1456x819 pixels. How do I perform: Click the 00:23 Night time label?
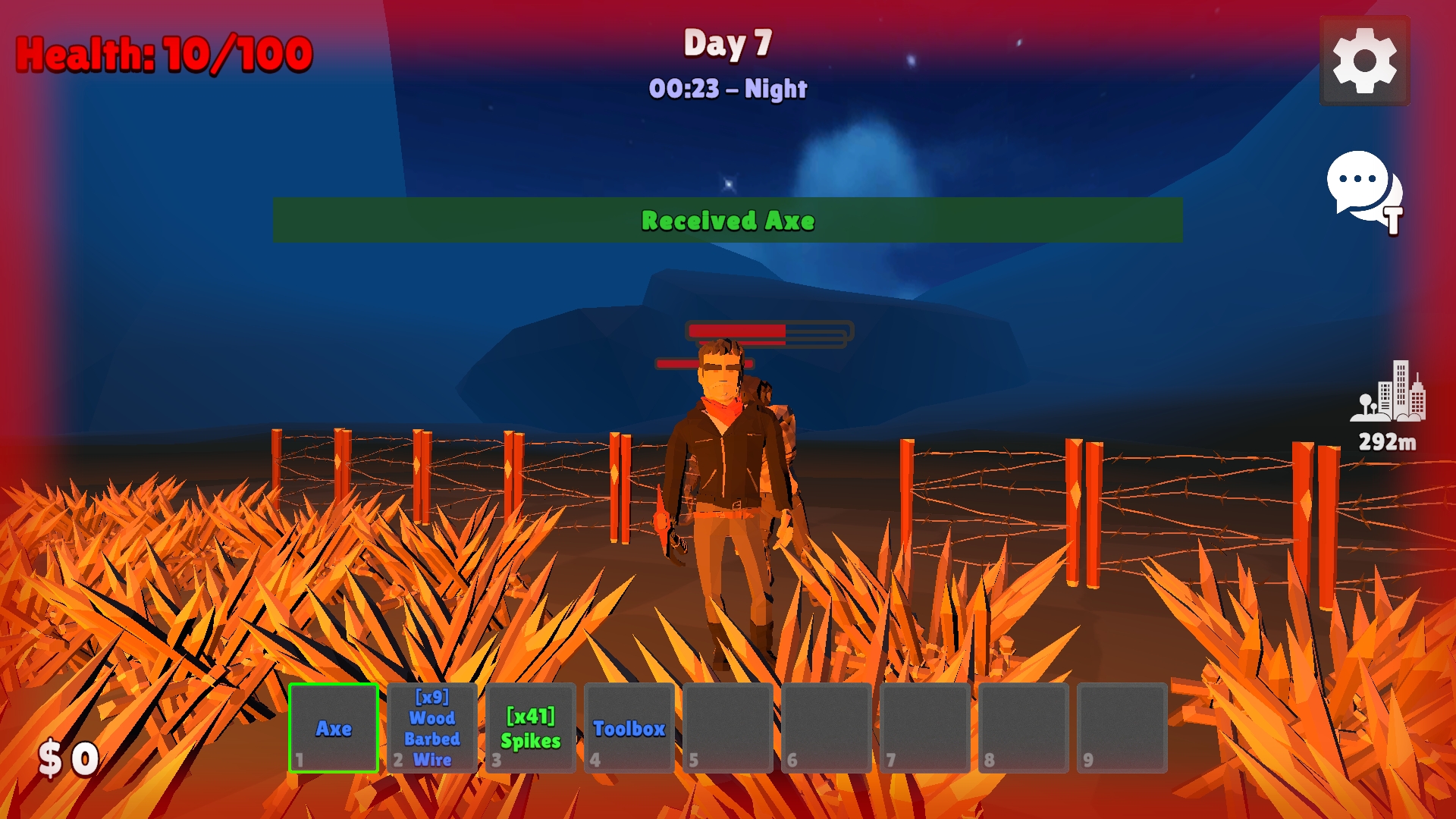point(727,89)
